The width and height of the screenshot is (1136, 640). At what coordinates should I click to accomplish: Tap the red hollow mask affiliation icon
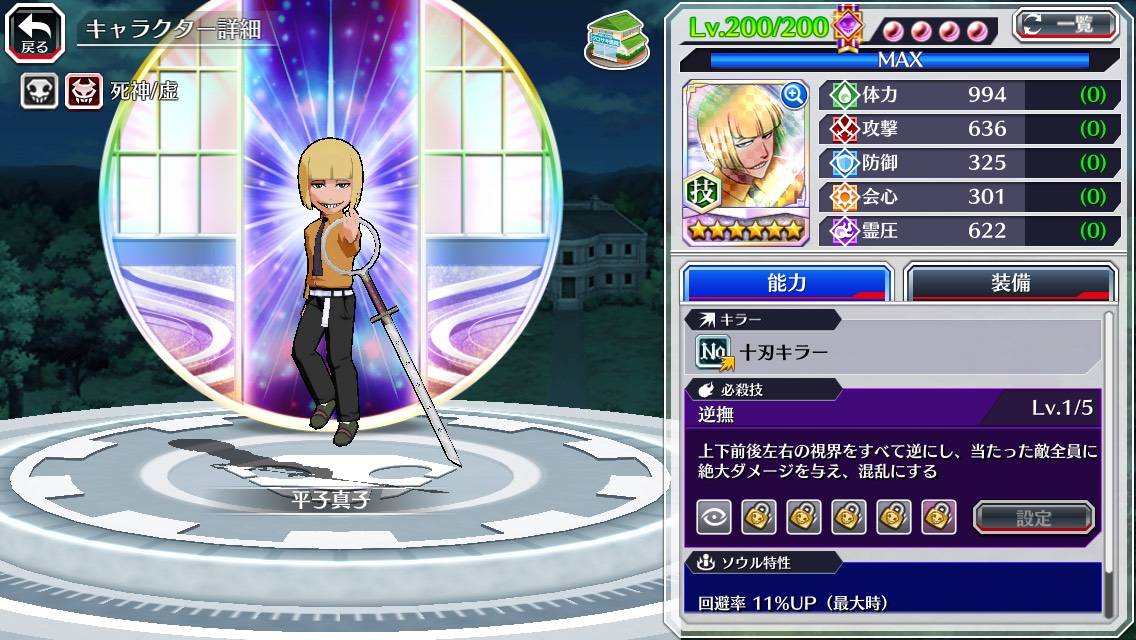84,92
